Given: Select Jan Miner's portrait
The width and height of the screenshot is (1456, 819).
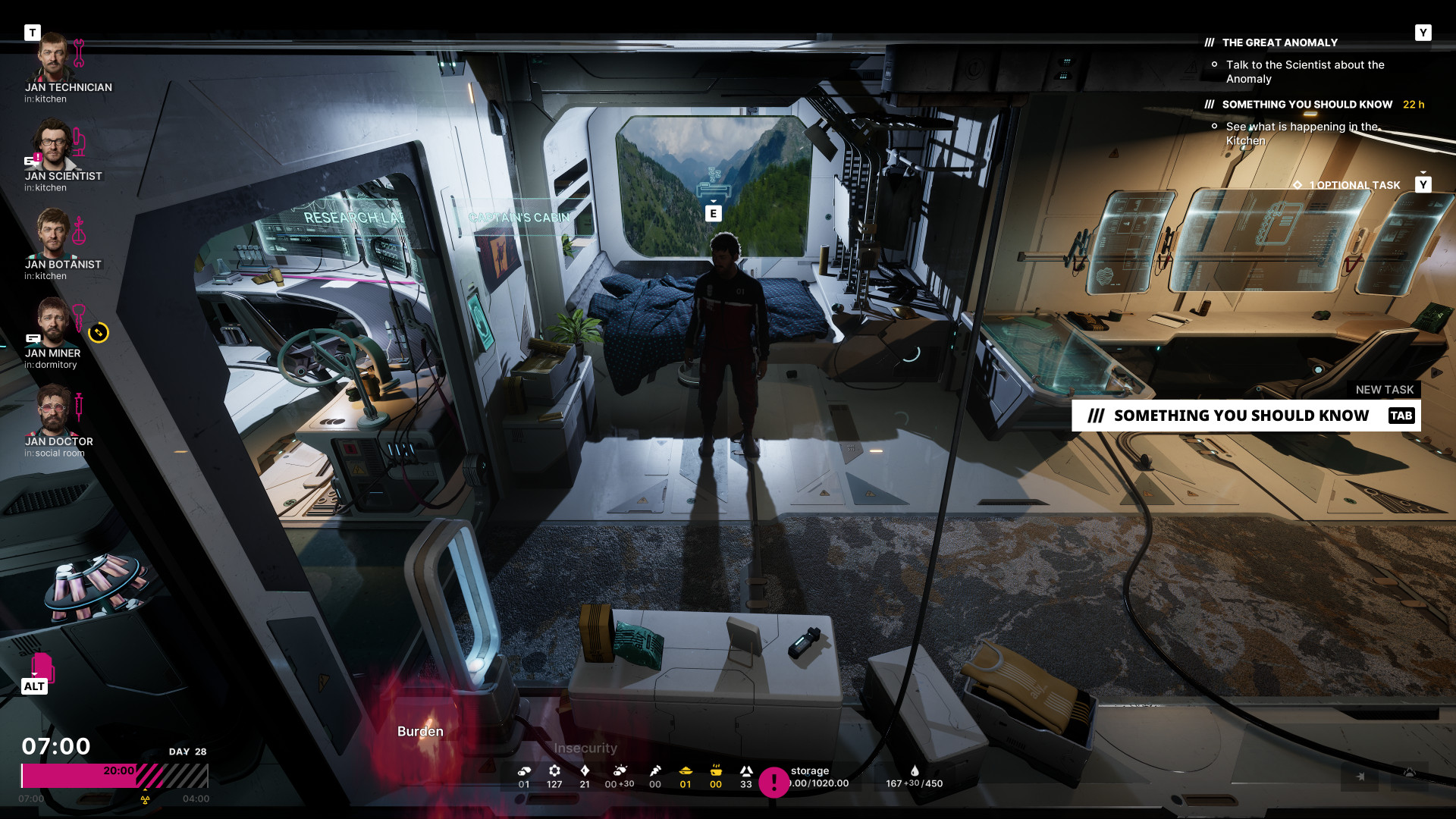Looking at the screenshot, I should [x=52, y=322].
